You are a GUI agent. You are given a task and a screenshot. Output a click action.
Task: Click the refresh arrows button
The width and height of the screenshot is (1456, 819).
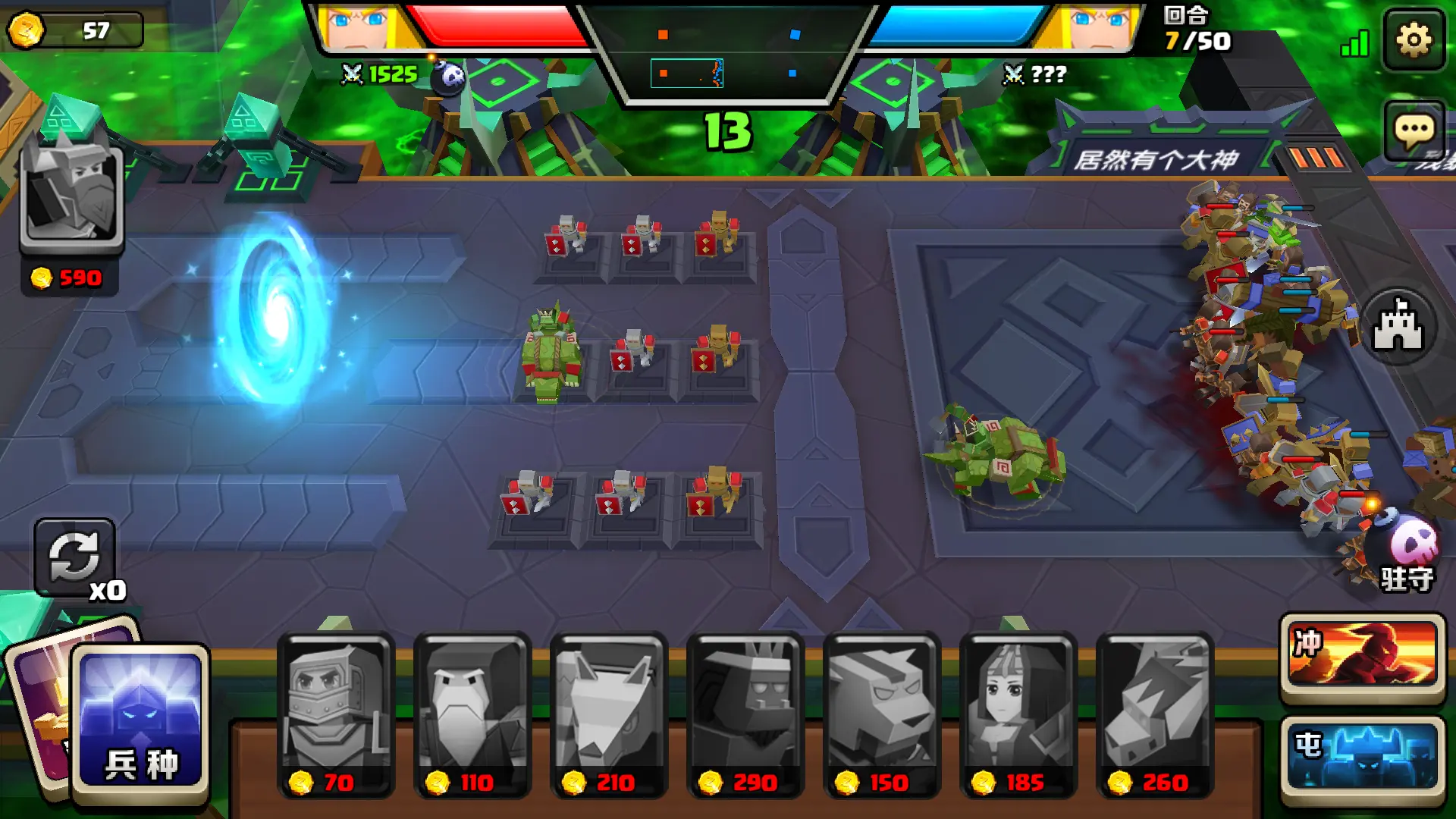pyautogui.click(x=74, y=557)
